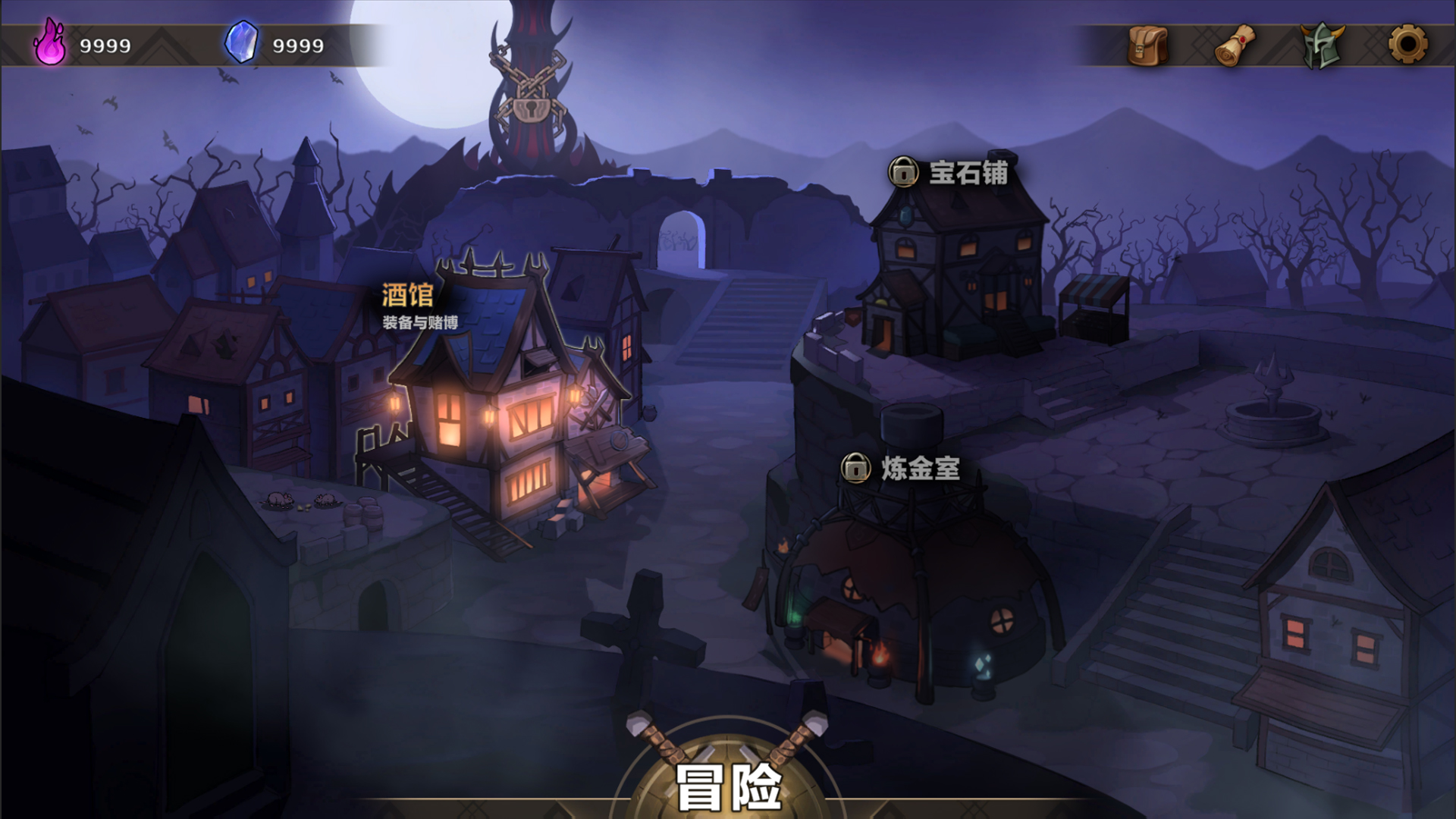
Task: Click the crossed swords emblem above 冒险
Action: coord(726,747)
